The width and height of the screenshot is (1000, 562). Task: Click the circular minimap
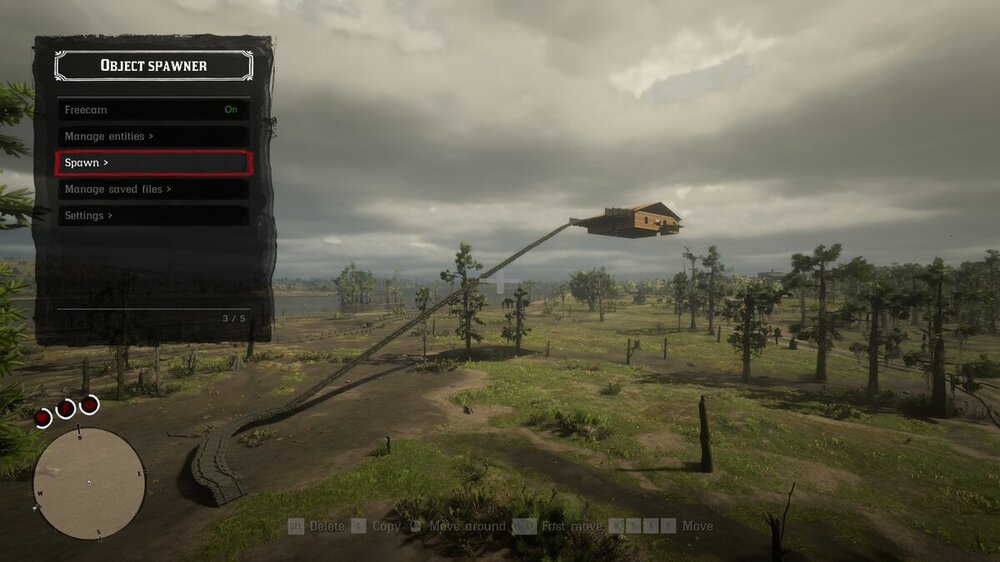[89, 483]
